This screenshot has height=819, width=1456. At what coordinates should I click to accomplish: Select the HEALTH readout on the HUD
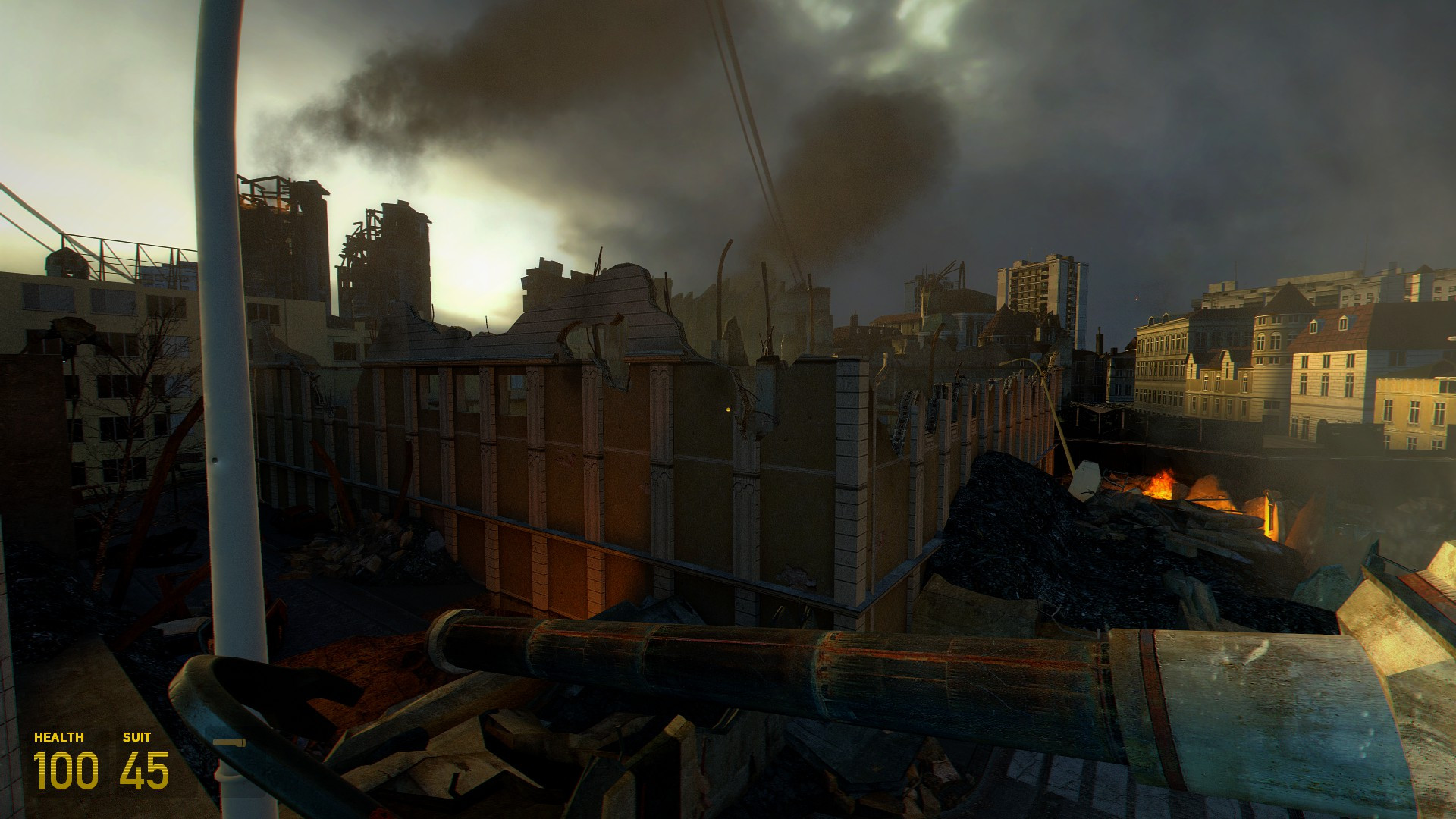coord(58,736)
